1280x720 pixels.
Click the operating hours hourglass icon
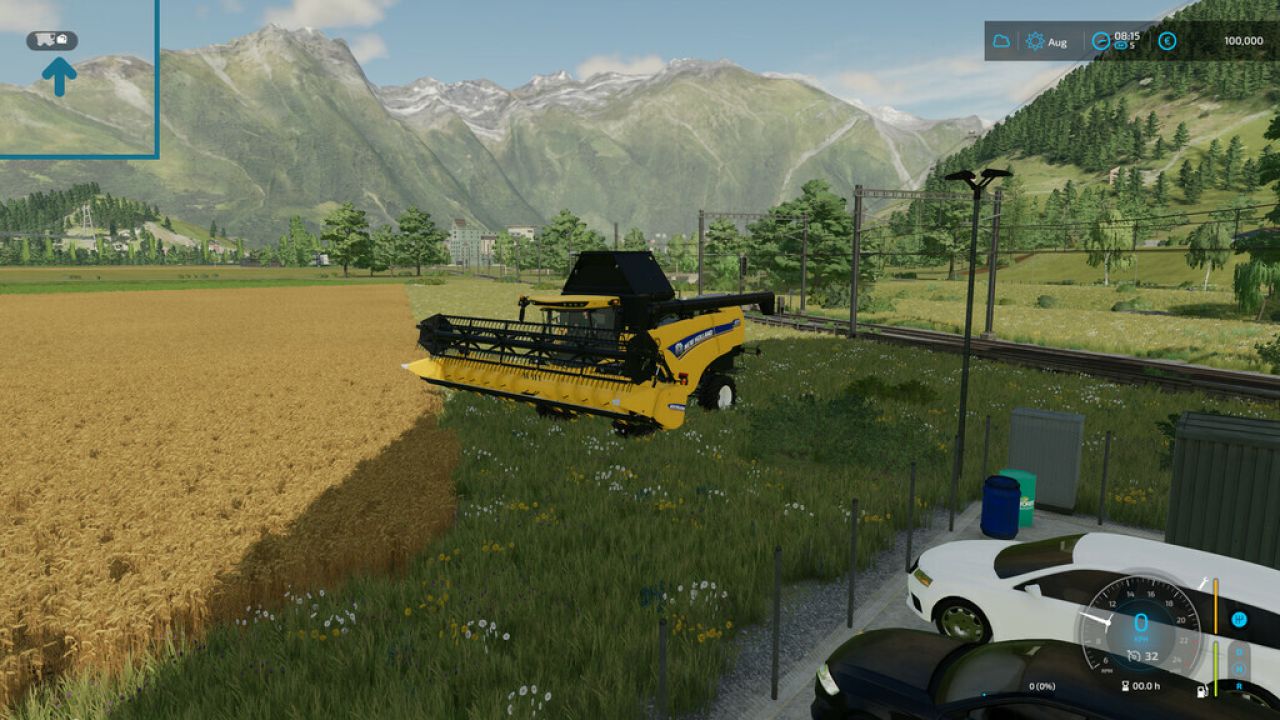1126,686
